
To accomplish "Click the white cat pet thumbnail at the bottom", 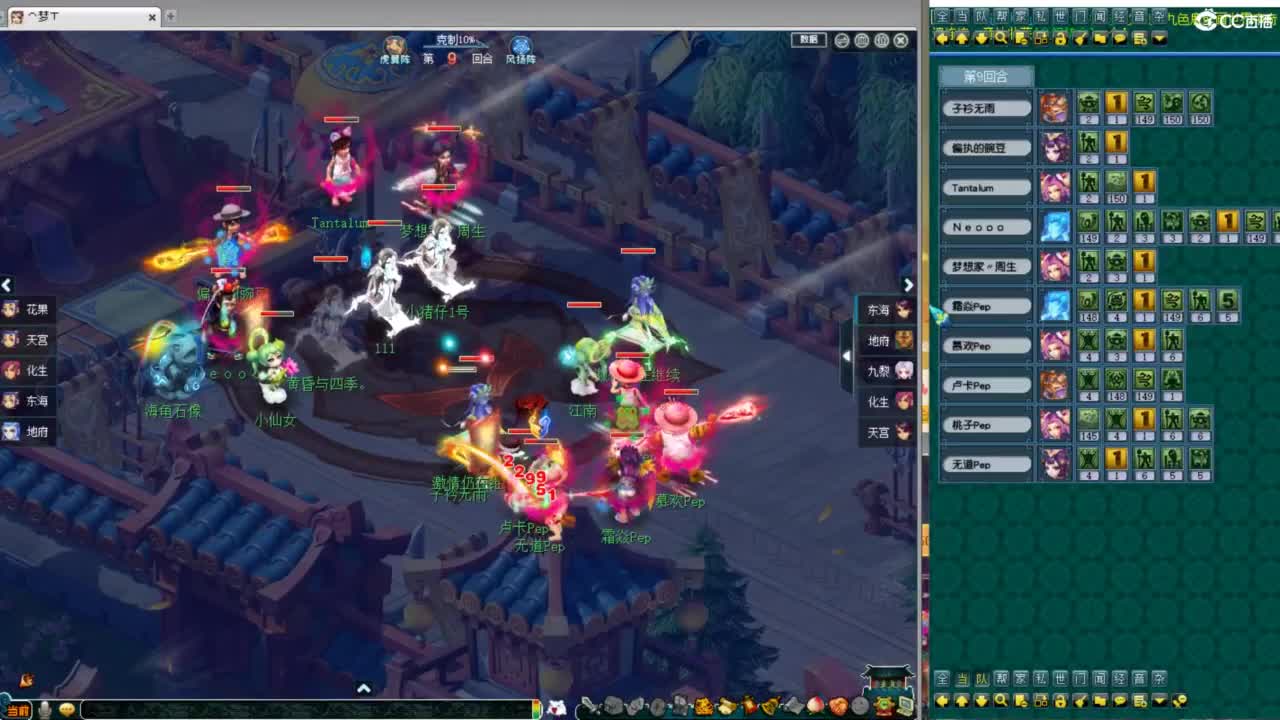I will 557,708.
